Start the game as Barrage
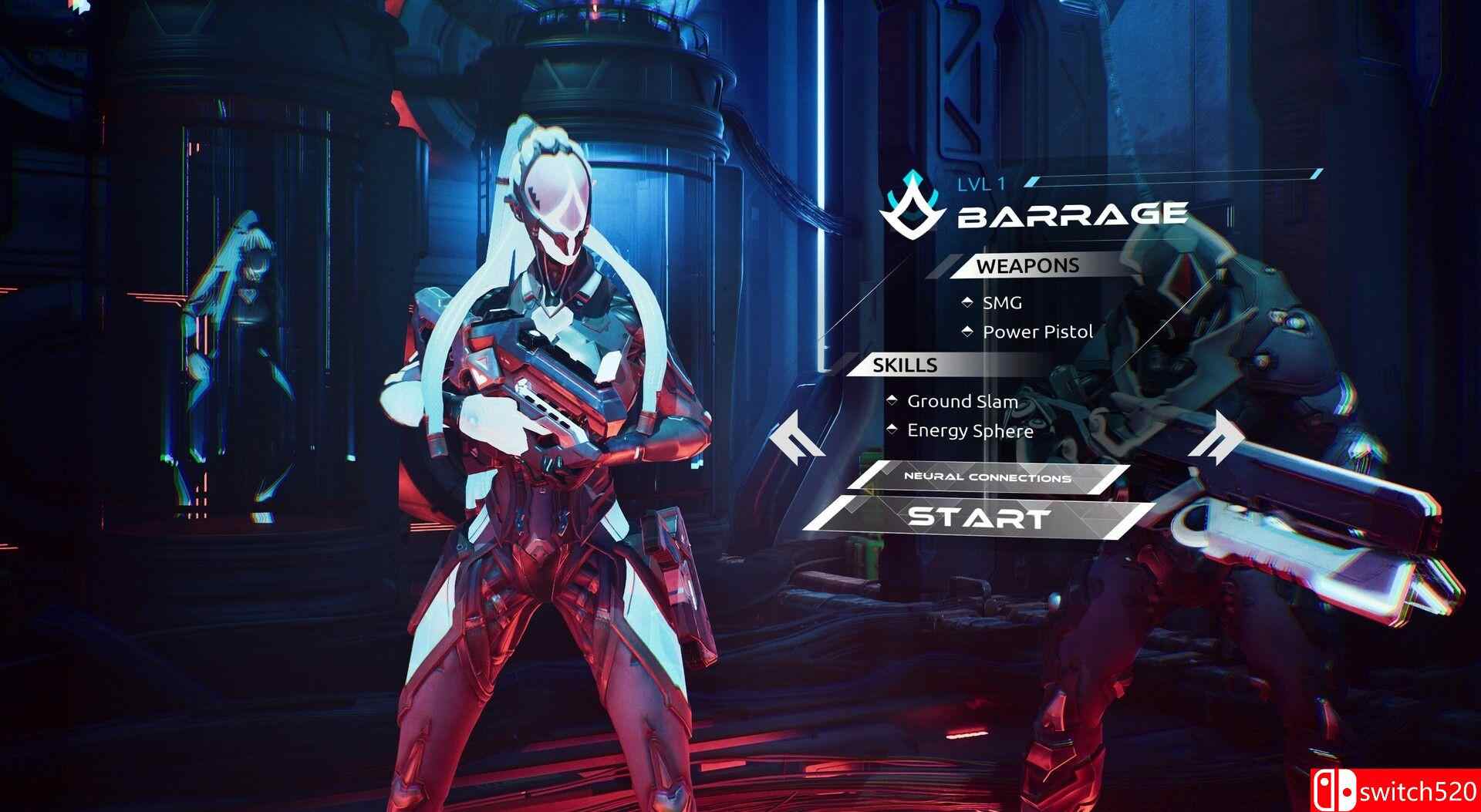1481x812 pixels. pyautogui.click(x=979, y=517)
